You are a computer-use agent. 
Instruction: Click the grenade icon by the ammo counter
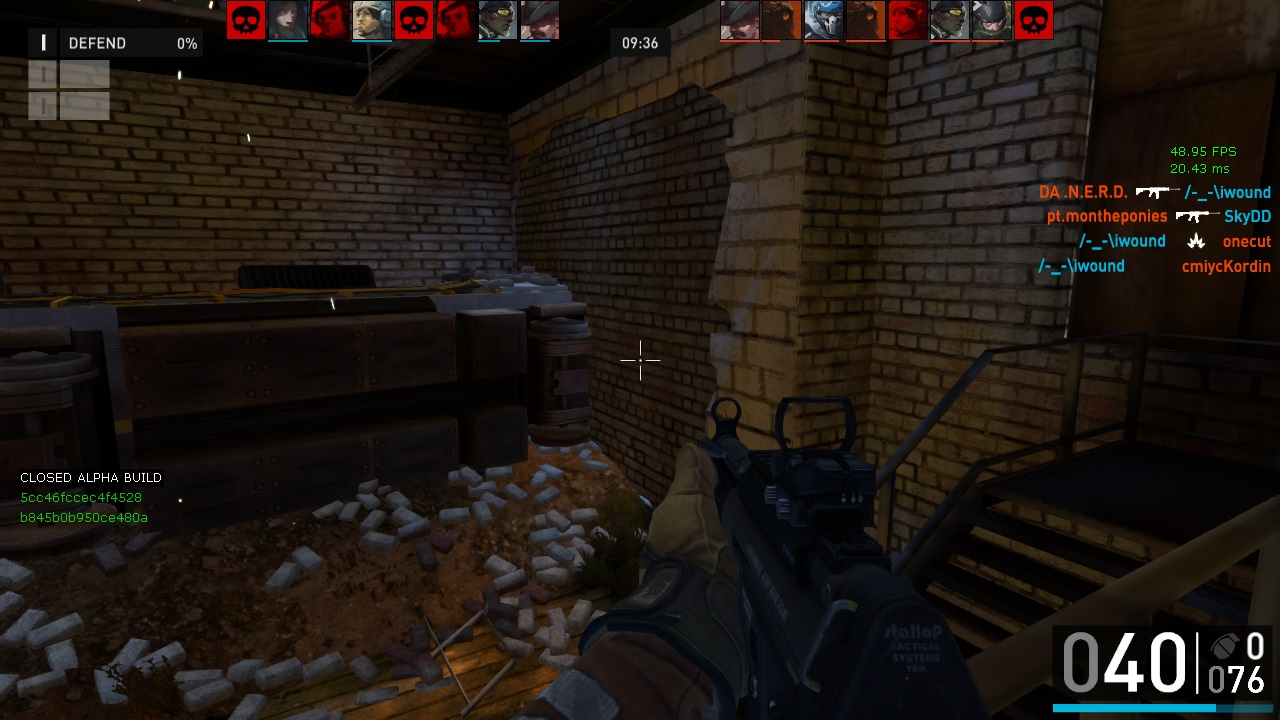pyautogui.click(x=1221, y=646)
